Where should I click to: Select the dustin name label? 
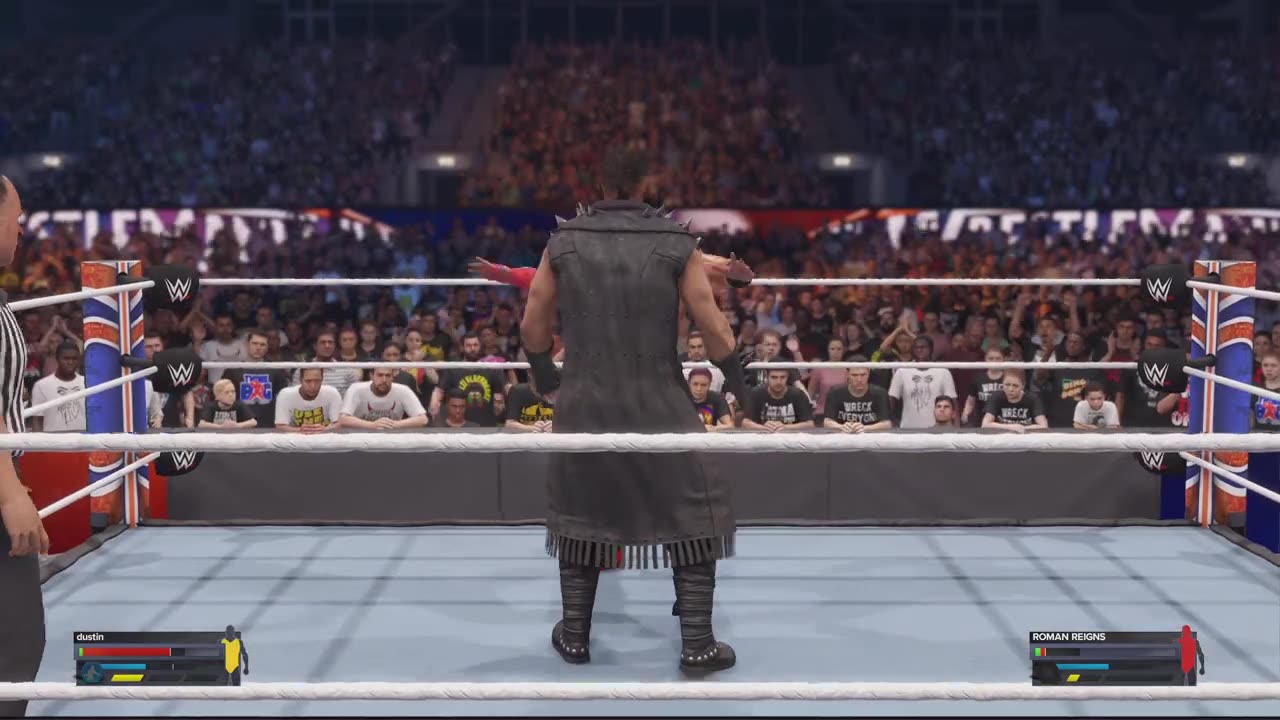[90, 636]
